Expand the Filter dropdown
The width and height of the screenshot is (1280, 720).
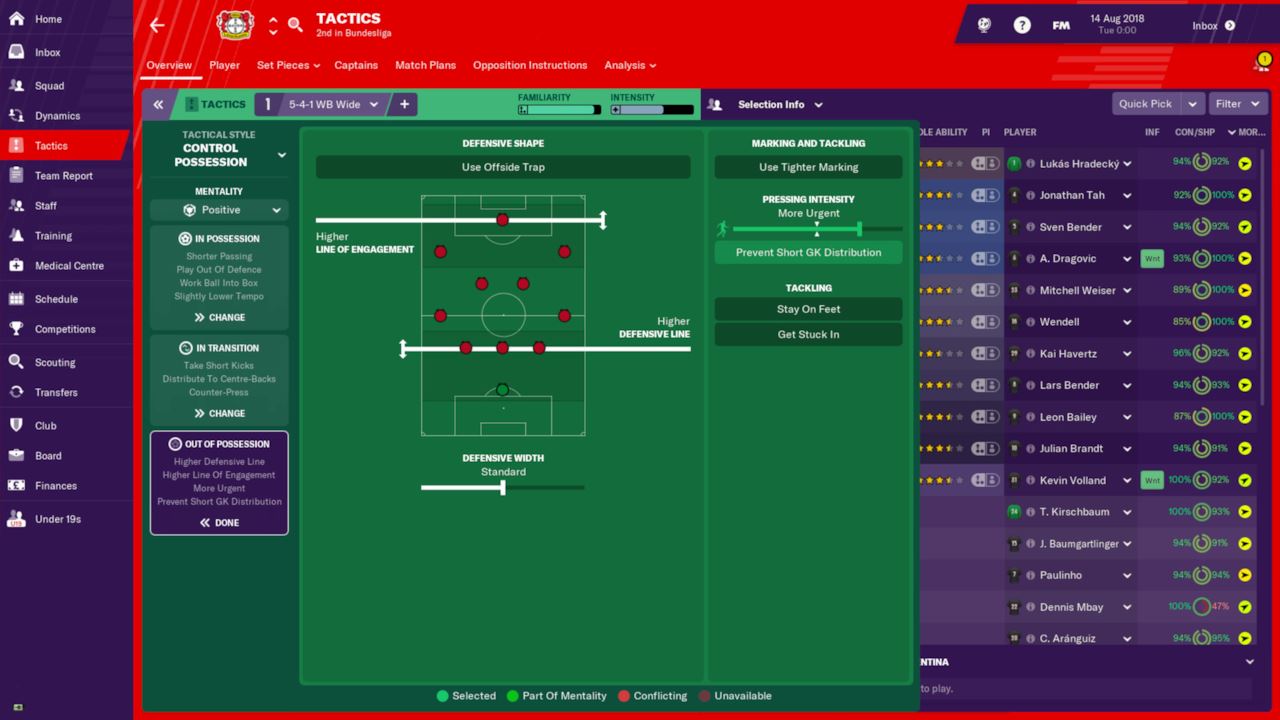coord(1237,103)
